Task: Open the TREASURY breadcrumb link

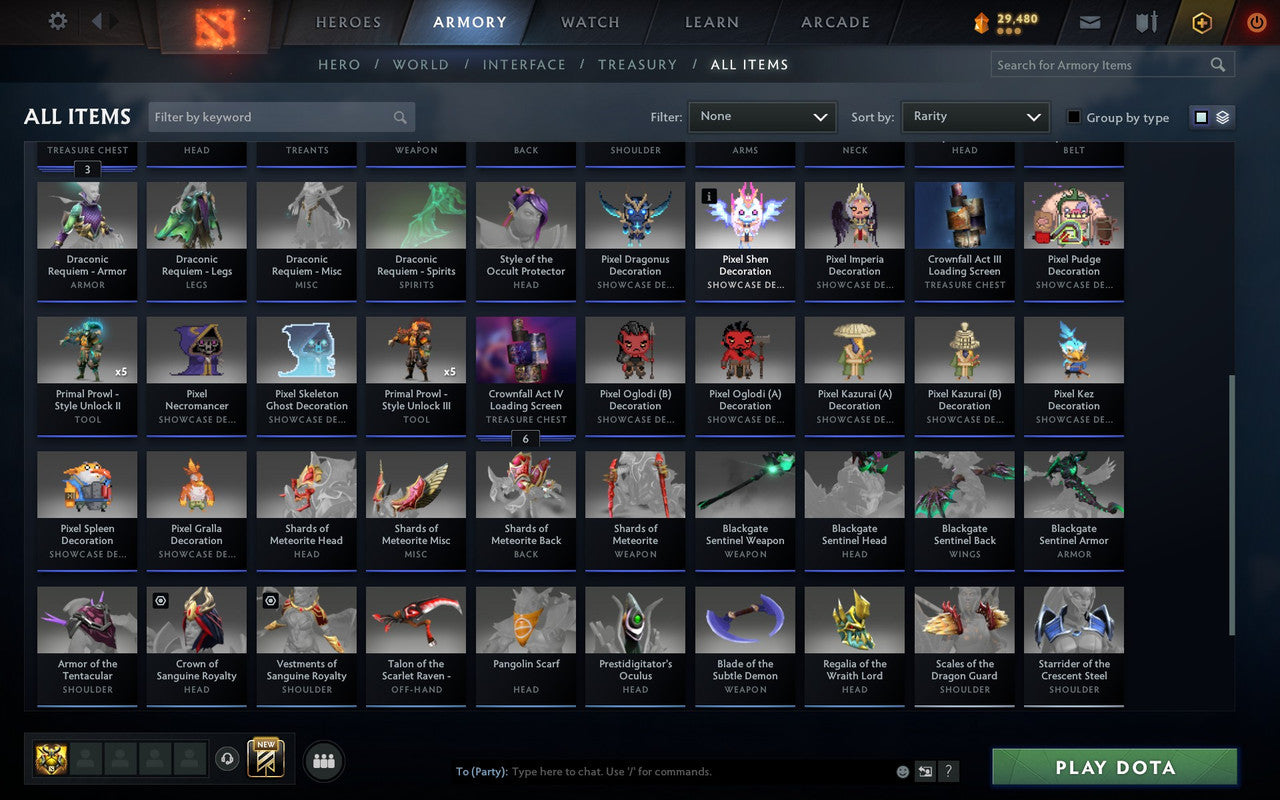Action: pos(637,64)
